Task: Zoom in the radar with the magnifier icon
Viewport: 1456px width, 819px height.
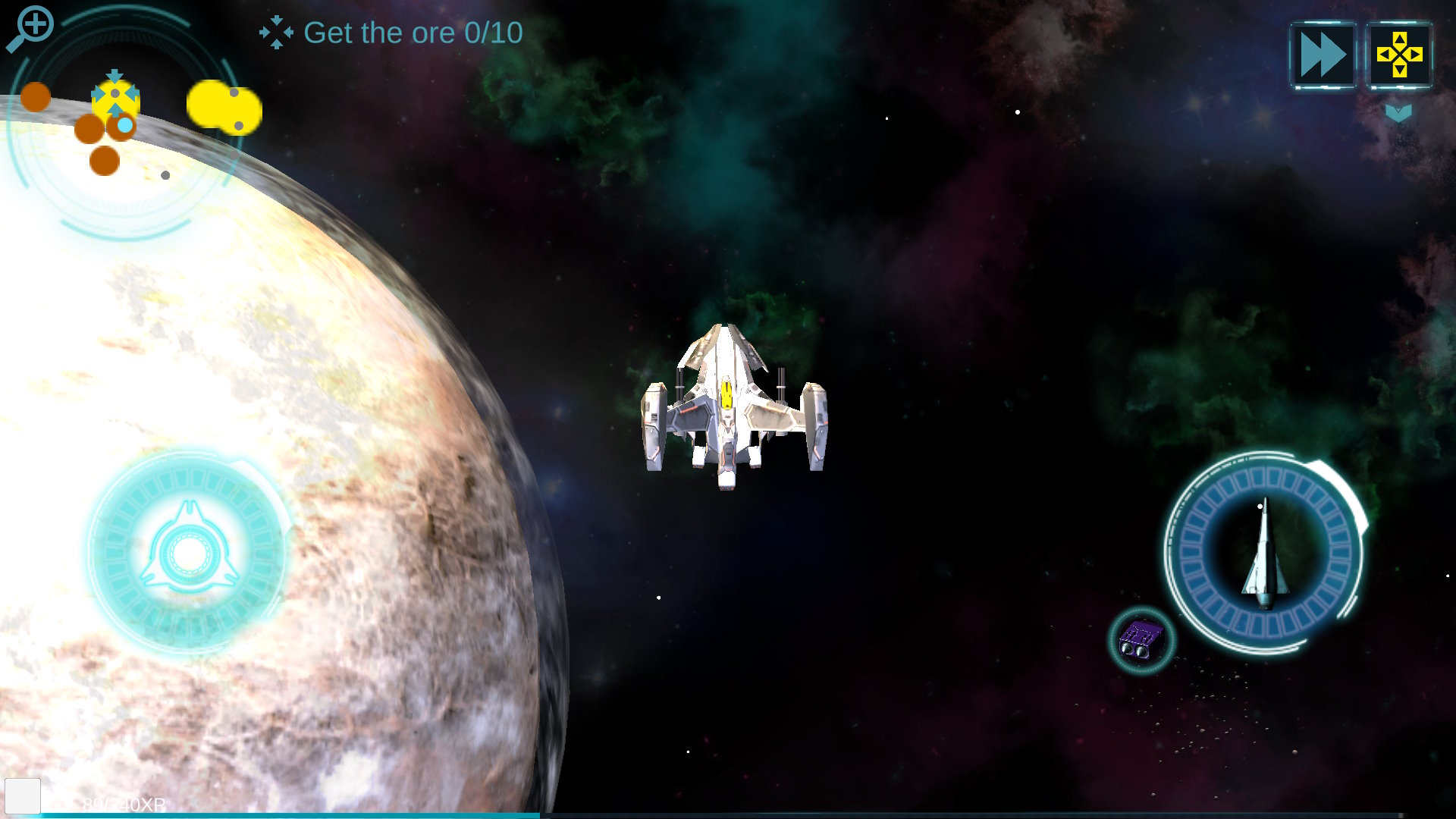Action: coord(31,28)
